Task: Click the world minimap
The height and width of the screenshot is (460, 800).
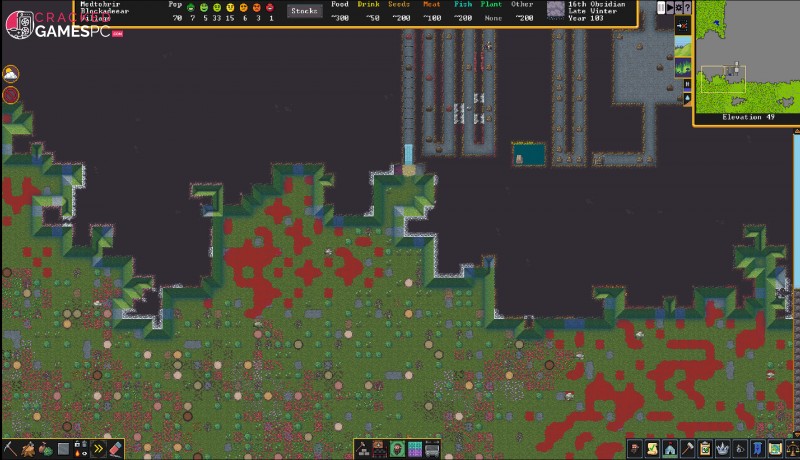Action: point(745,56)
